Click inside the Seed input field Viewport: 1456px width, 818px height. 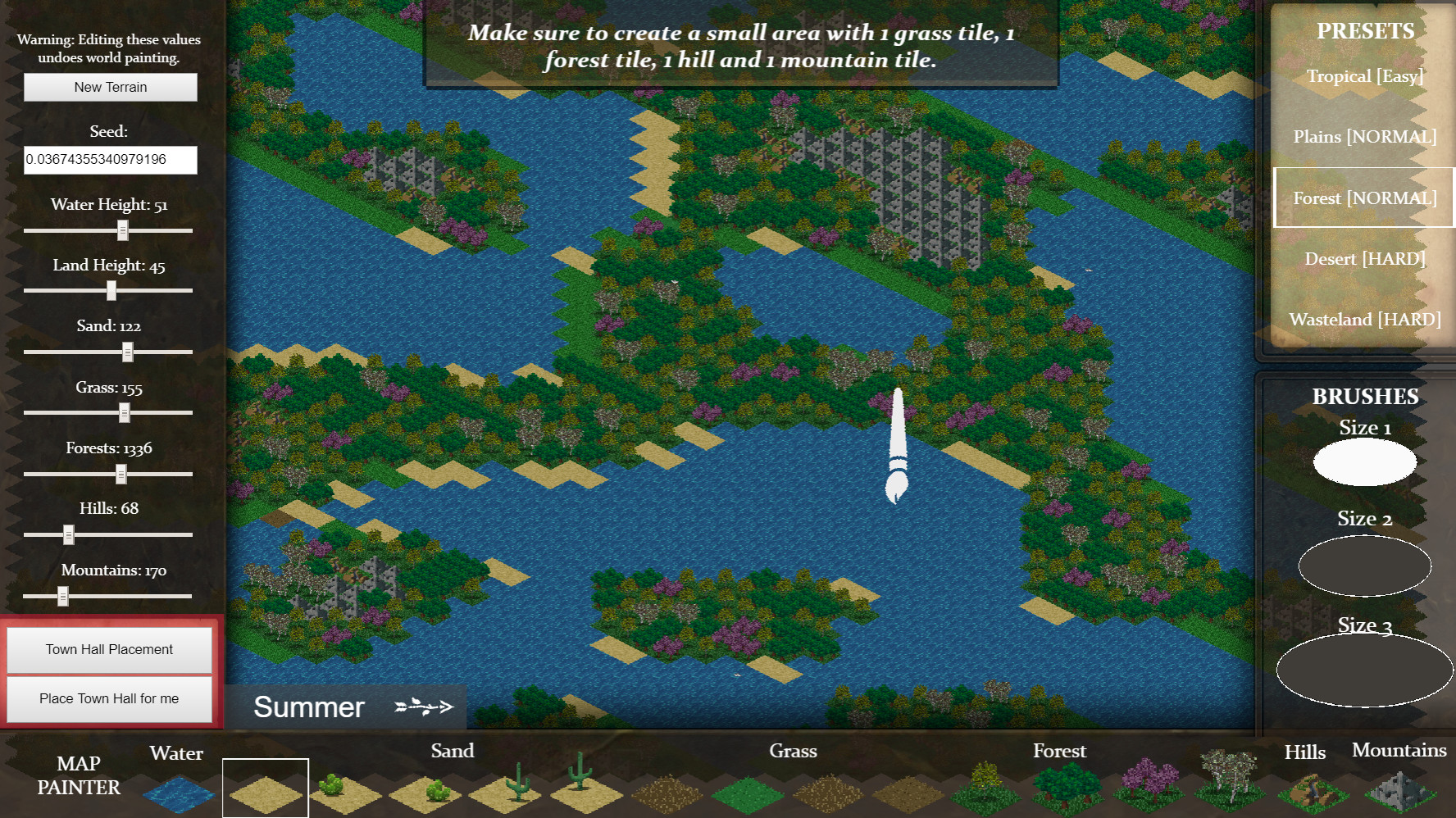[x=110, y=160]
